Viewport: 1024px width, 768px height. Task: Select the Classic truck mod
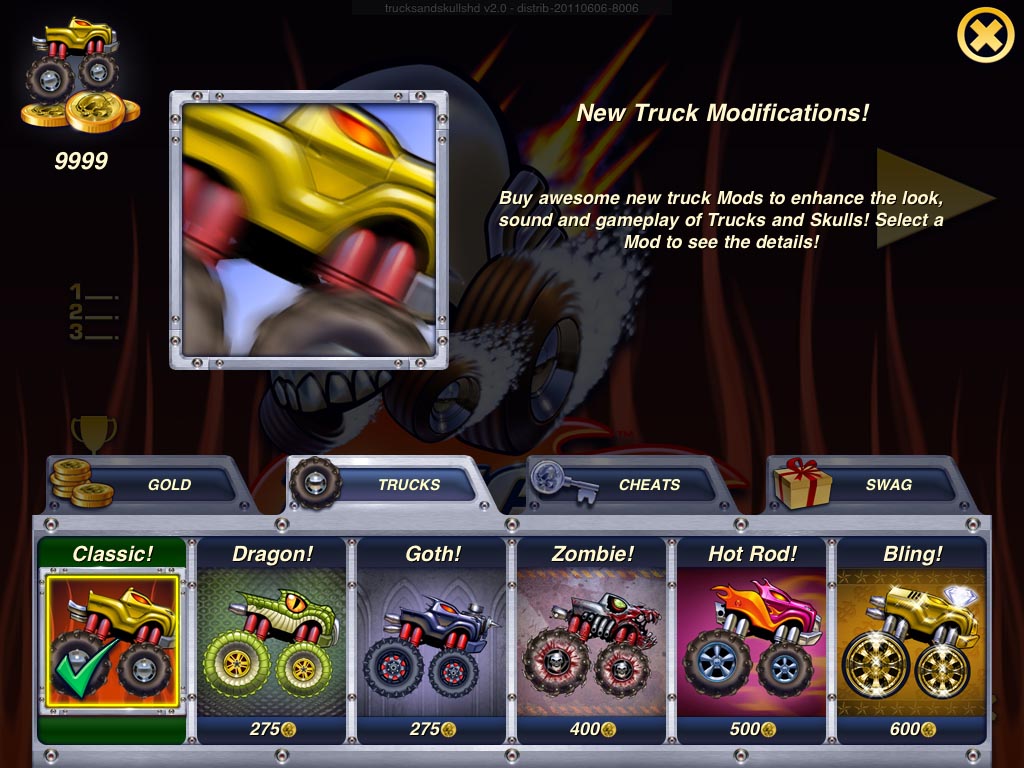coord(111,640)
